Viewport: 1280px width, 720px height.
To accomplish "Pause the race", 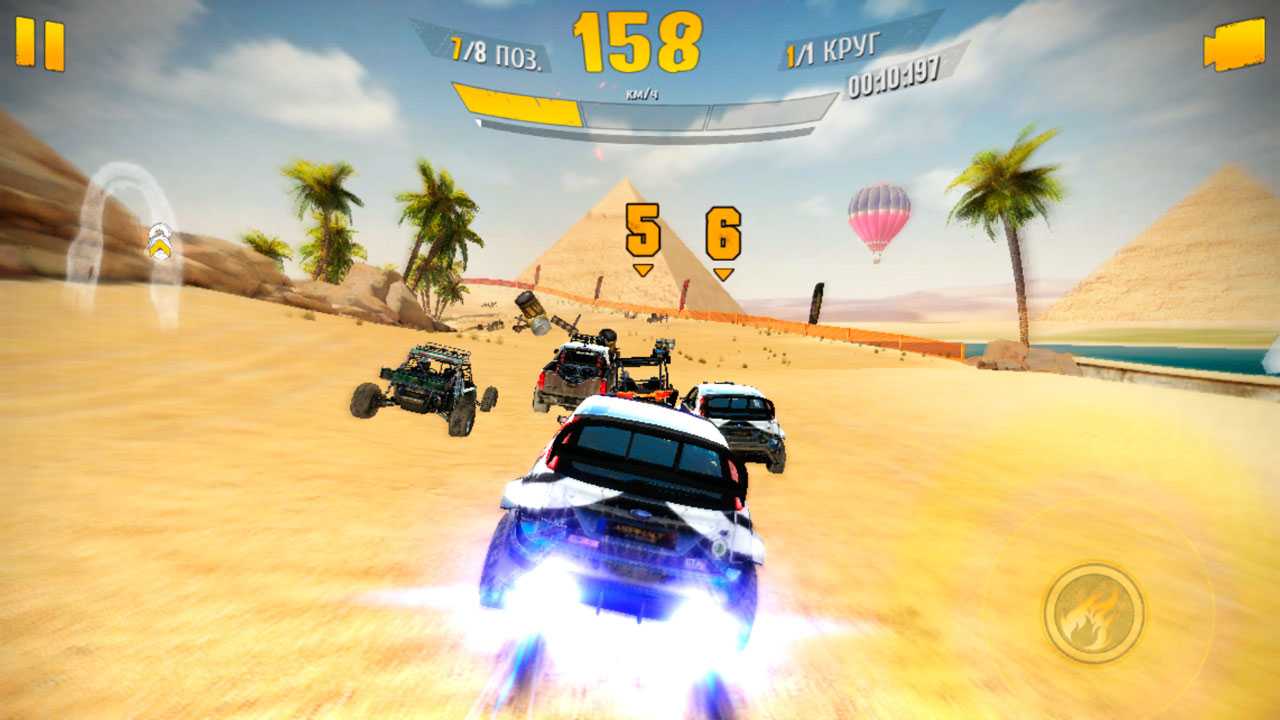I will [x=40, y=45].
